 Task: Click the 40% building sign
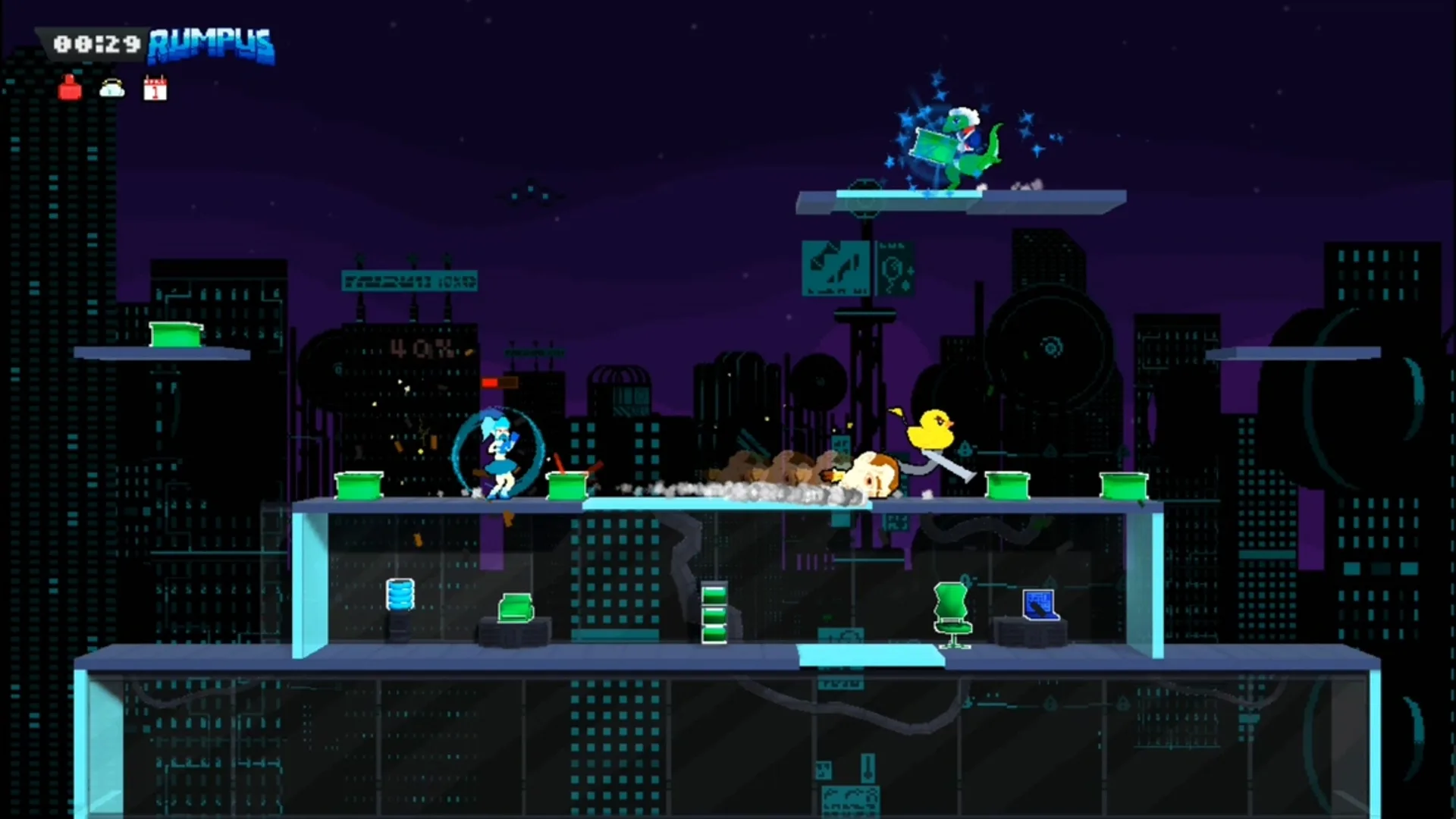point(419,347)
